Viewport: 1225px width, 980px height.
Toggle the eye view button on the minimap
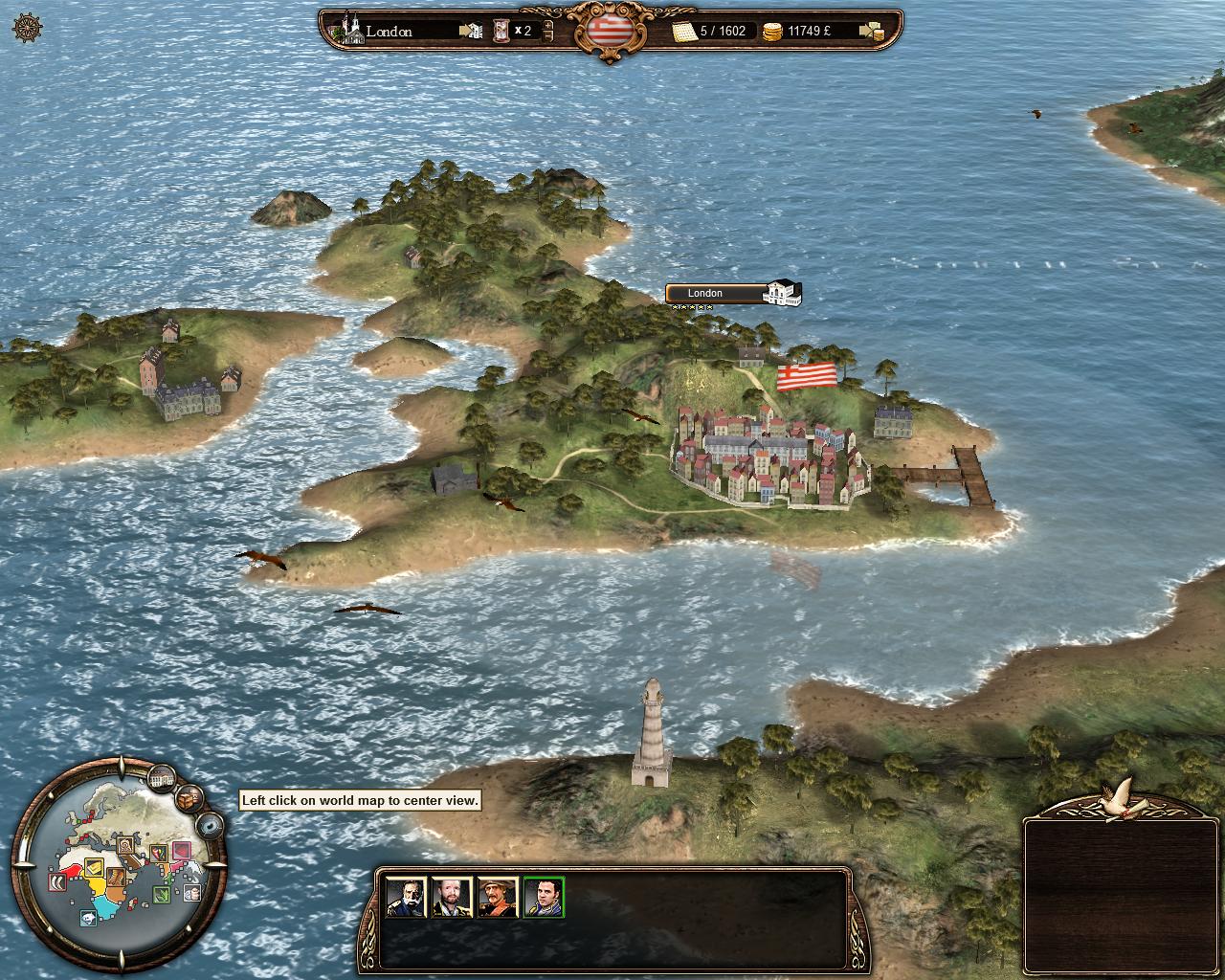(x=210, y=825)
